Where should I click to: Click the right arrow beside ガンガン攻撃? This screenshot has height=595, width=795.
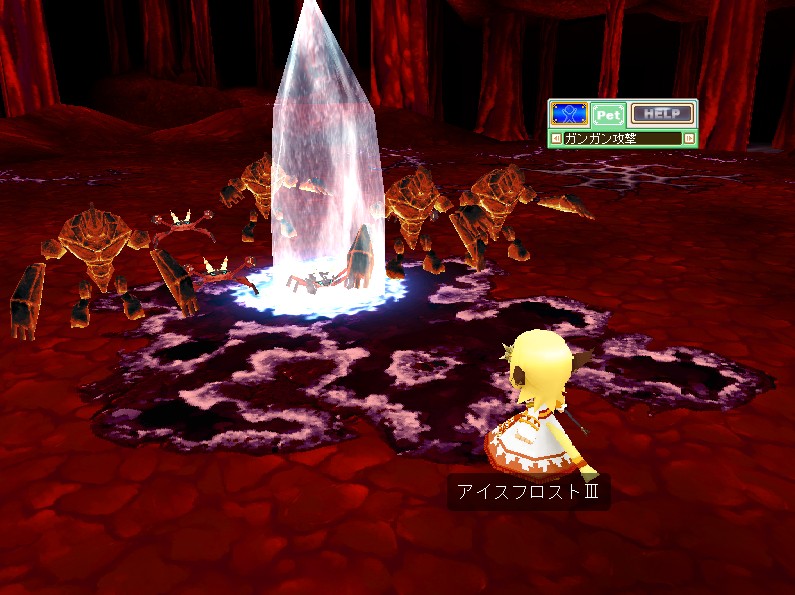click(x=689, y=138)
